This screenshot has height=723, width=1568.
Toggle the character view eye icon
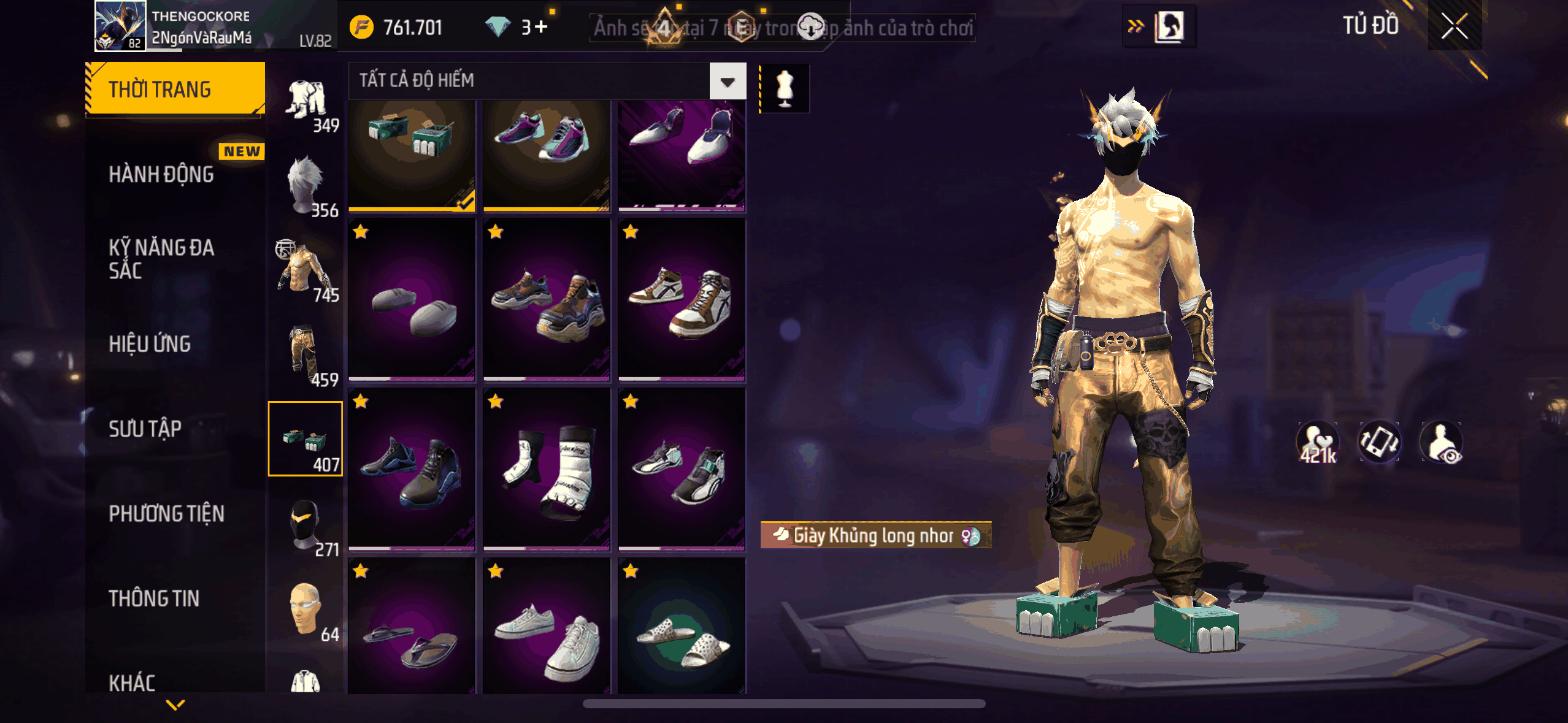point(1442,443)
